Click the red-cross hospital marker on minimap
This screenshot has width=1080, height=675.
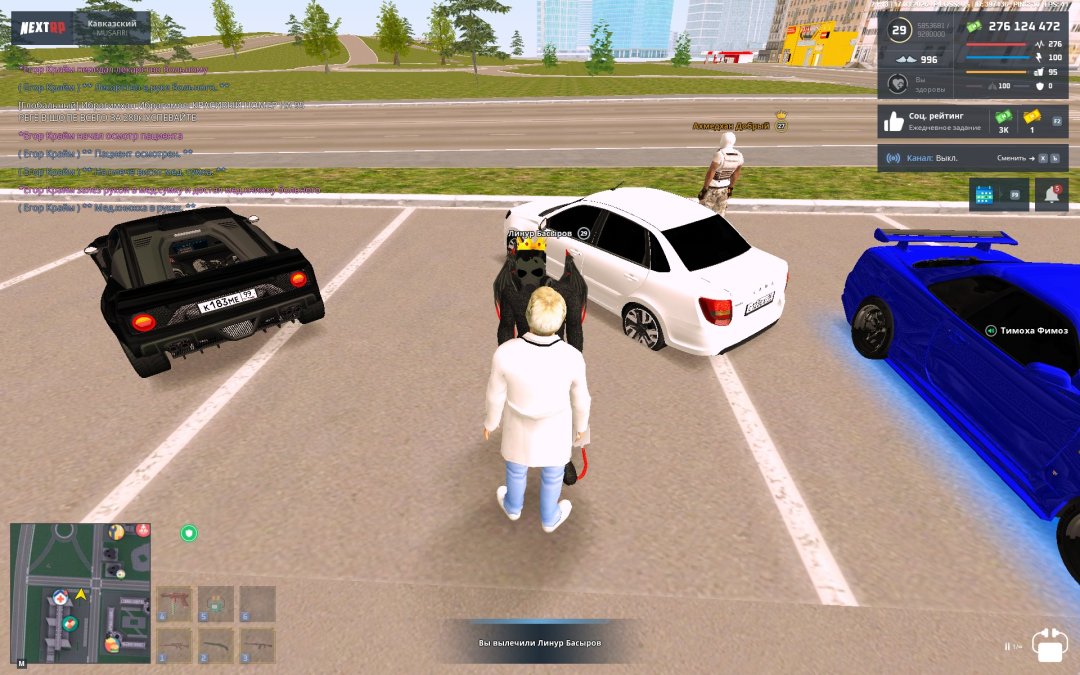(x=61, y=597)
